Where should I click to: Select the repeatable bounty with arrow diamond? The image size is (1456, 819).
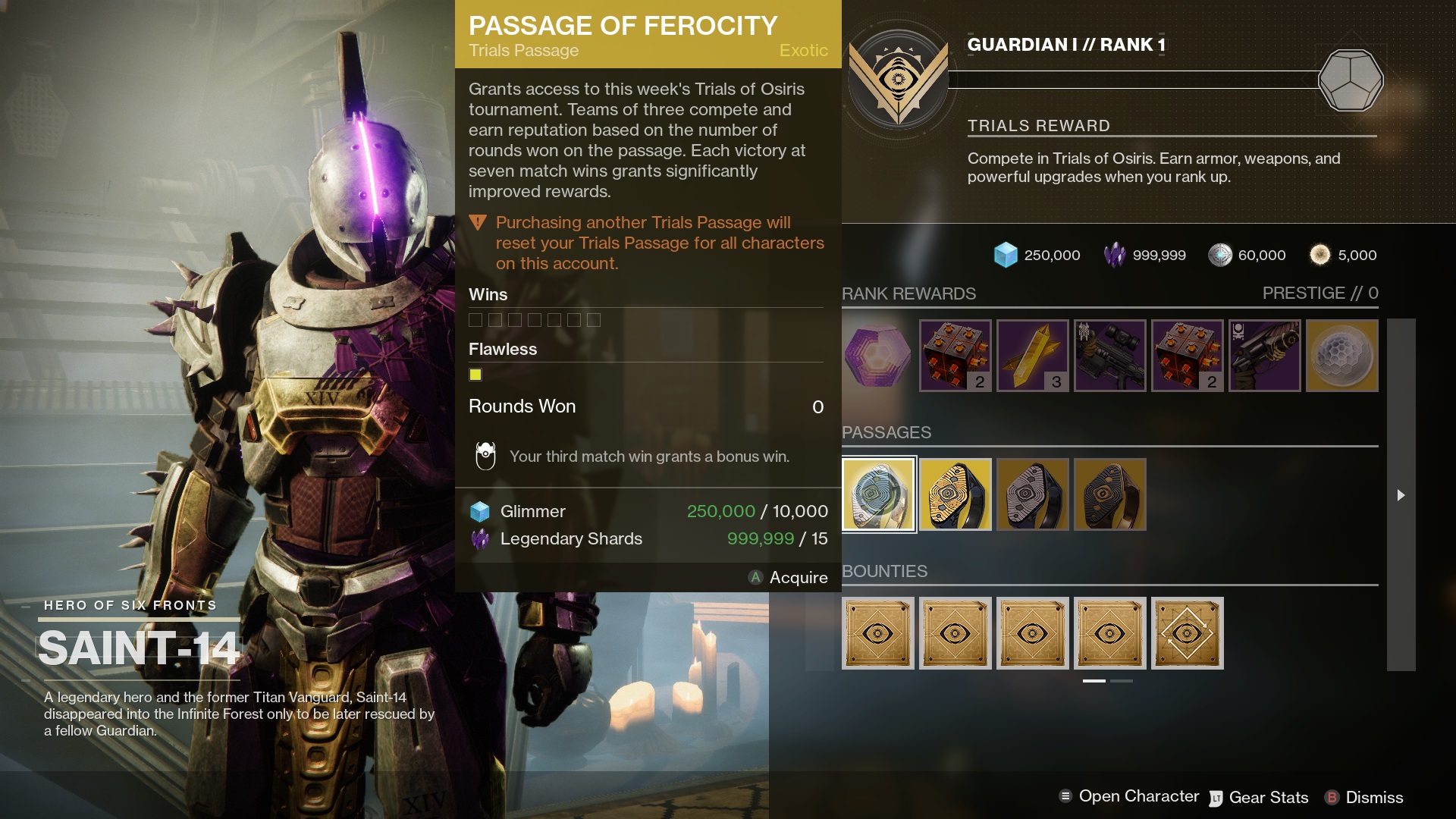click(1188, 633)
